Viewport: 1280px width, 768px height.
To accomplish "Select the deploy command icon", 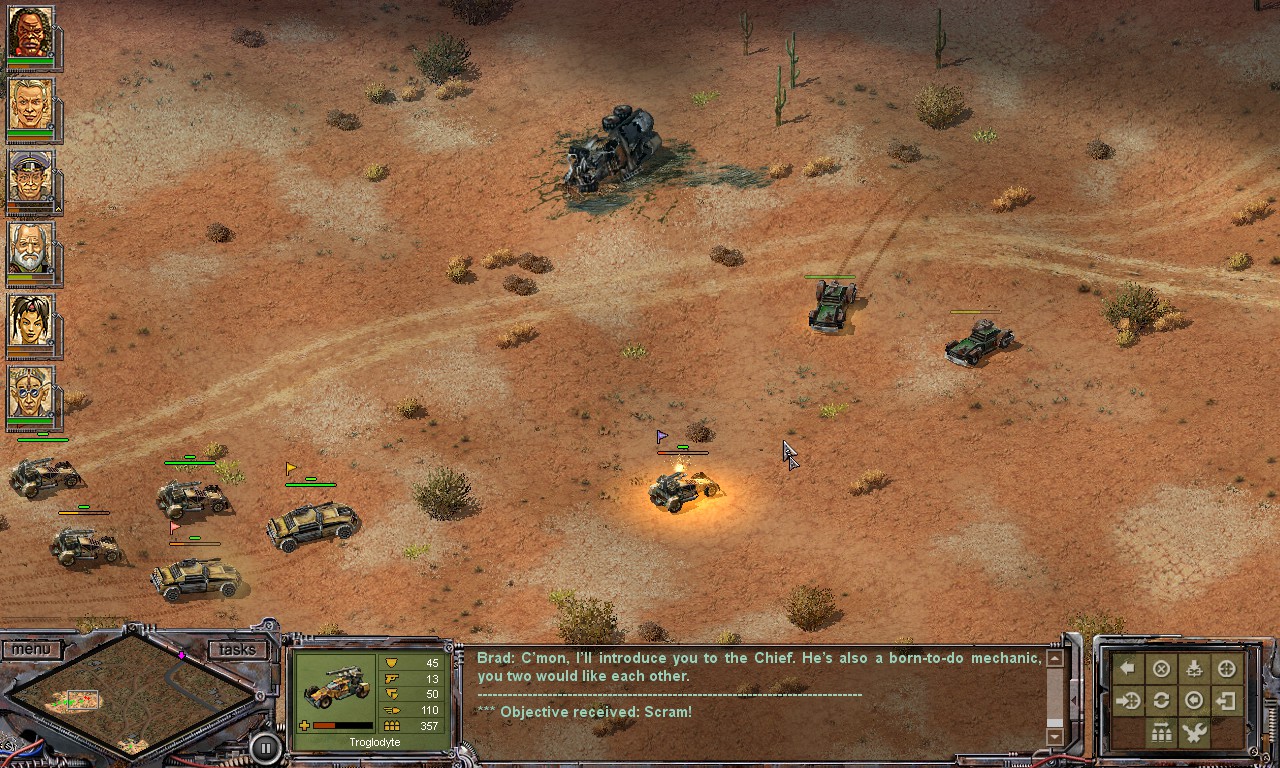I will click(1193, 666).
